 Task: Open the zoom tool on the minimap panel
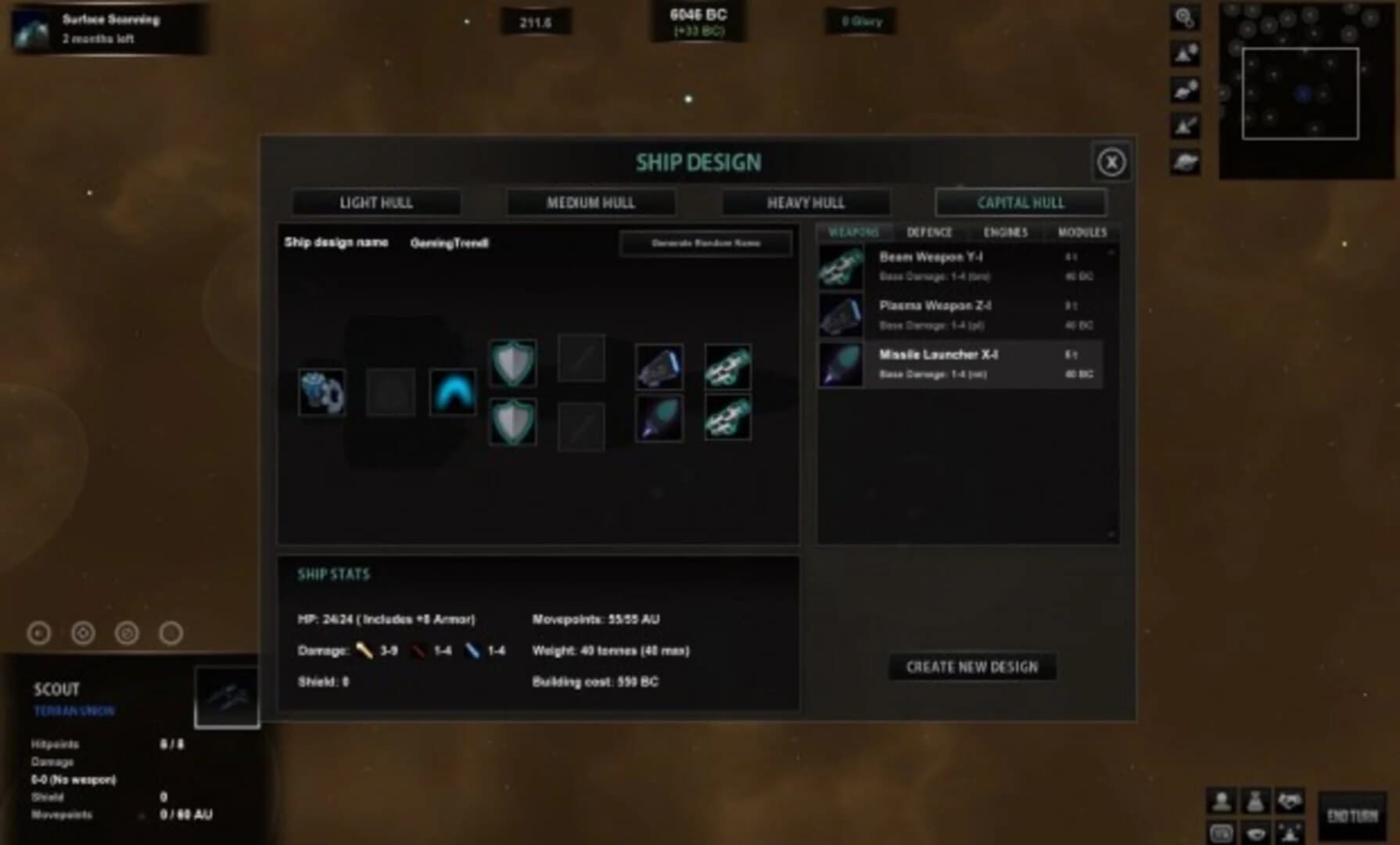click(x=1183, y=17)
